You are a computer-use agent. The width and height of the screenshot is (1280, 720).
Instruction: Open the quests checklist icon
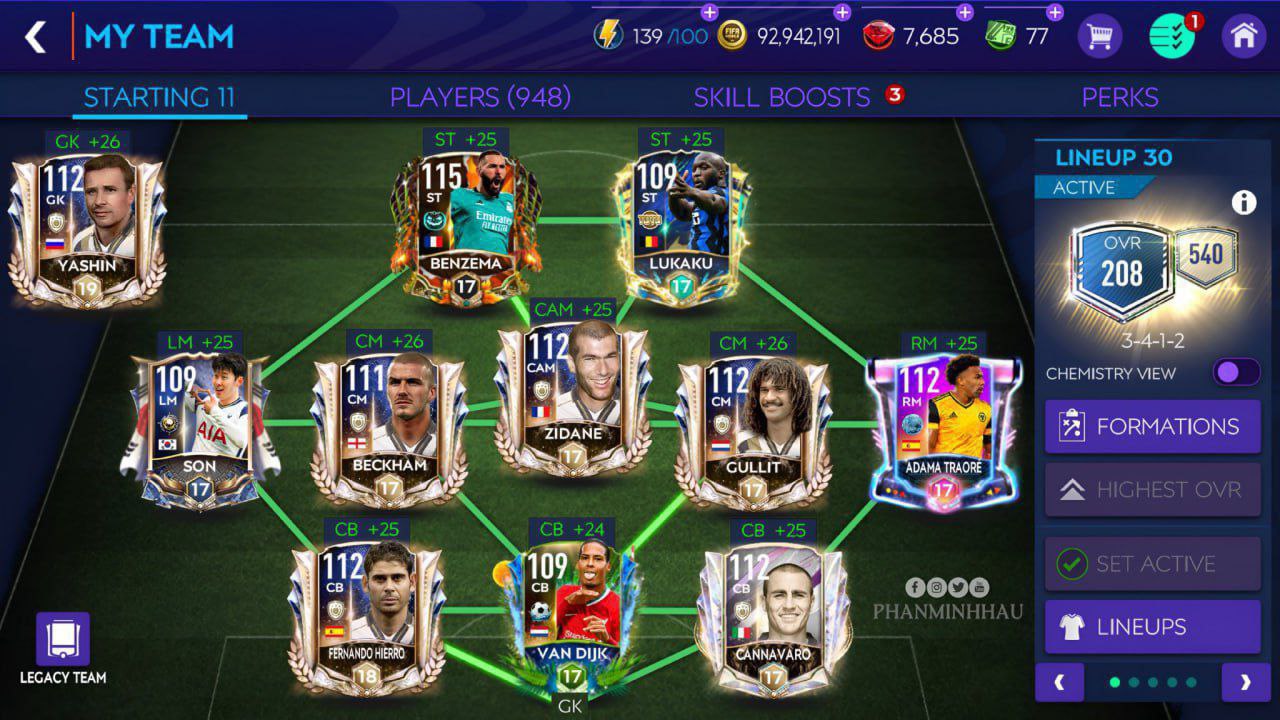[1172, 37]
